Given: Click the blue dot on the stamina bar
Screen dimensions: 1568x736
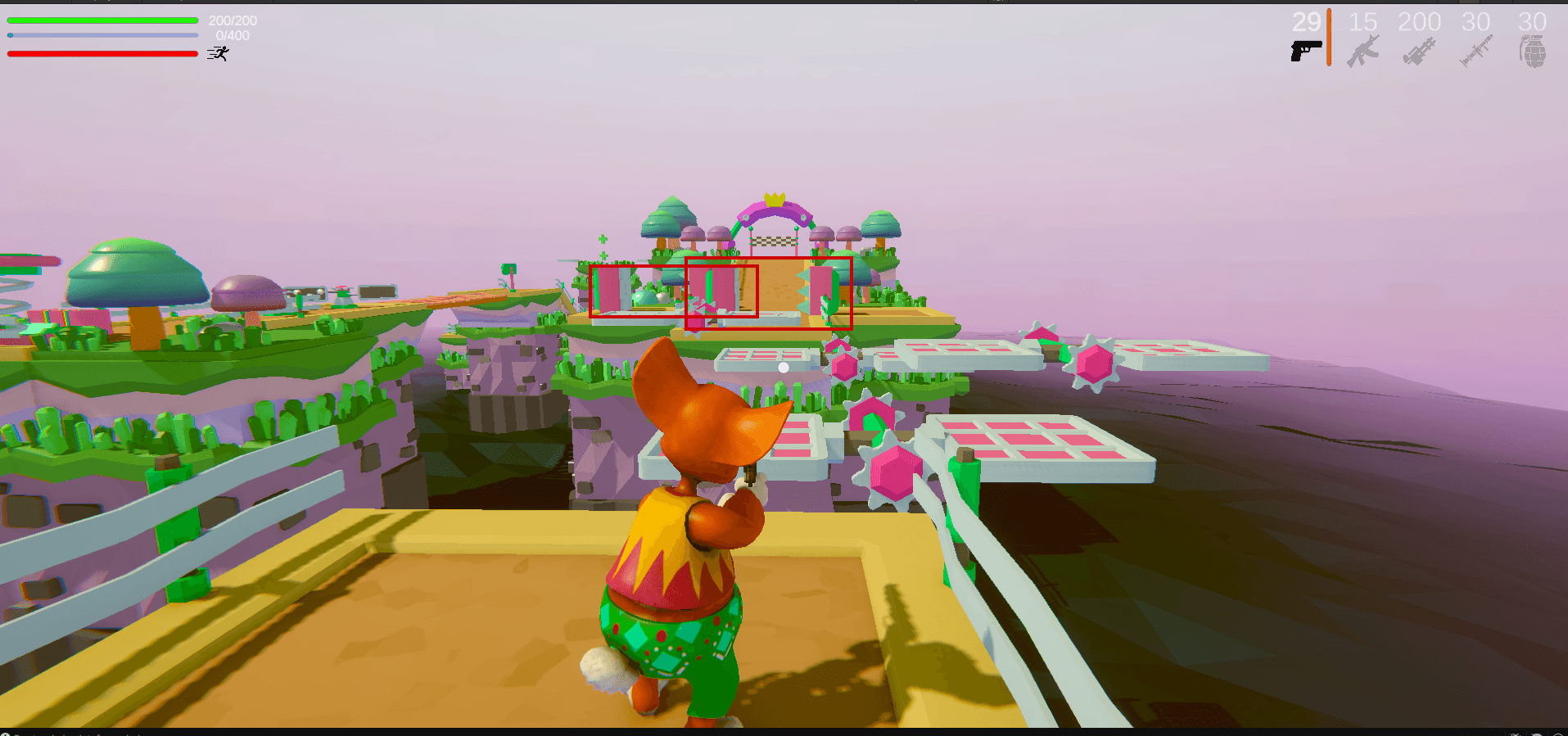Looking at the screenshot, I should point(10,34).
